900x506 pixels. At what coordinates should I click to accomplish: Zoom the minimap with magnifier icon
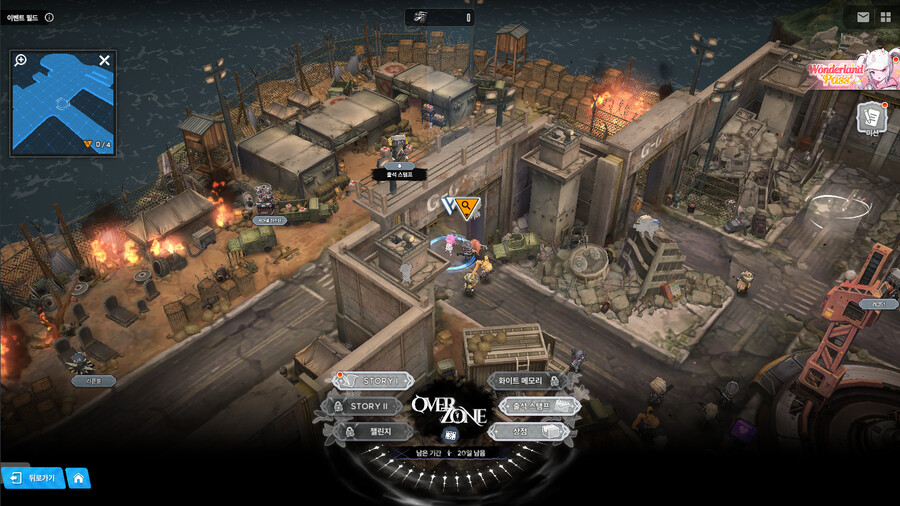21,60
